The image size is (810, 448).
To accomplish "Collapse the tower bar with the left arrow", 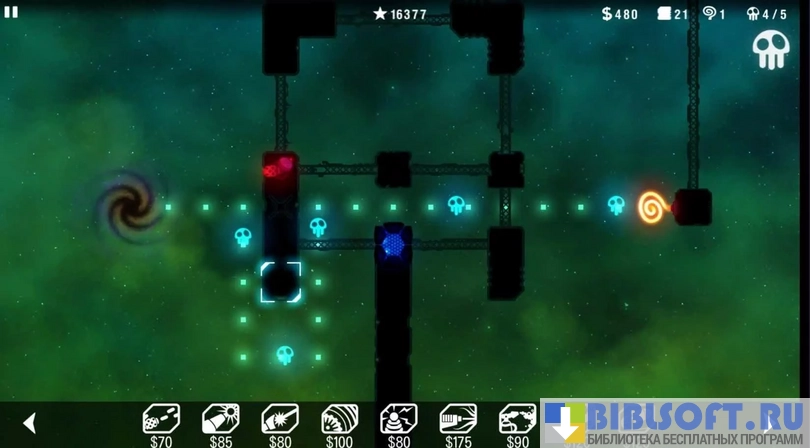I will 30,423.
